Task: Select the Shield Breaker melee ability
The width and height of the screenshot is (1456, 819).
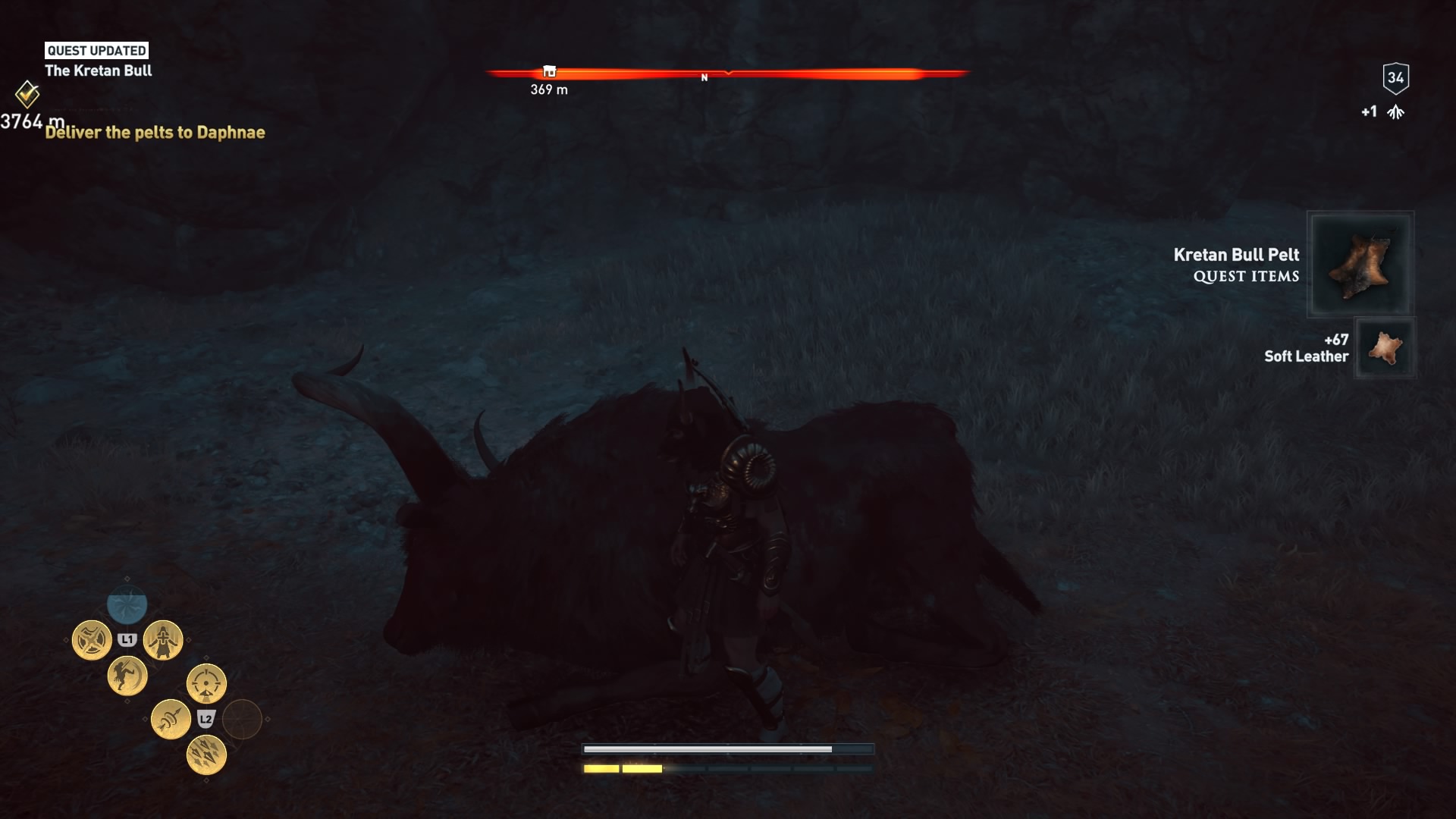Action: pos(93,639)
